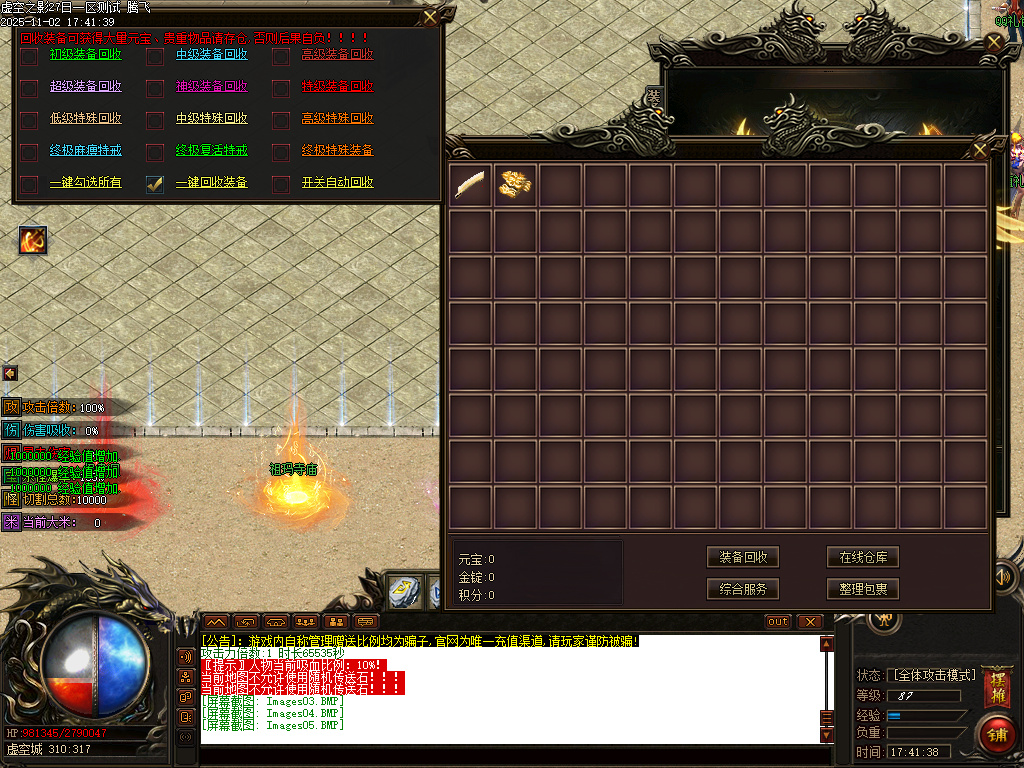The image size is (1024, 768).
Task: Uncheck the 一键回收装备 checkbox
Action: (155, 184)
